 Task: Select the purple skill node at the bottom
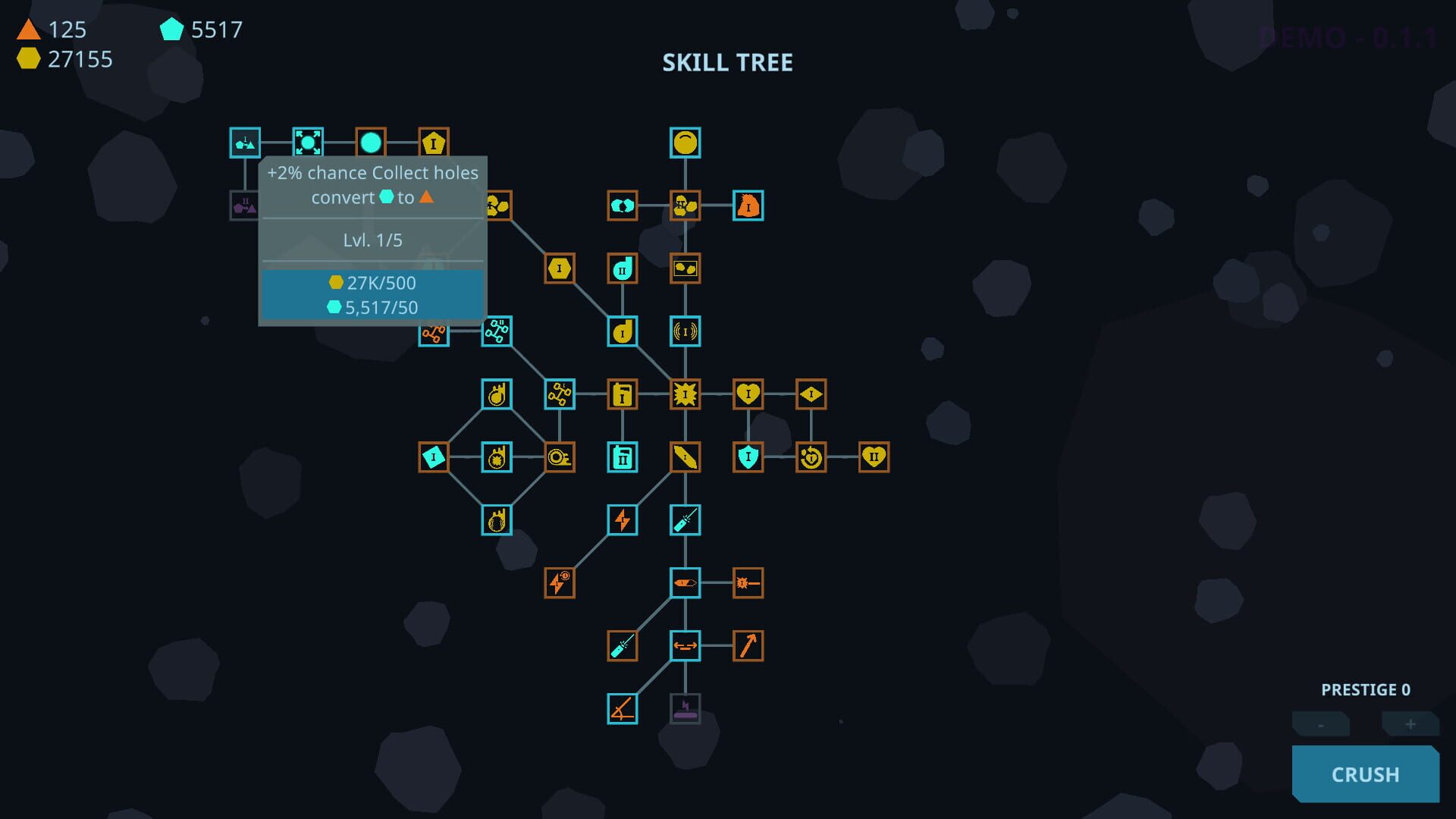coord(685,708)
